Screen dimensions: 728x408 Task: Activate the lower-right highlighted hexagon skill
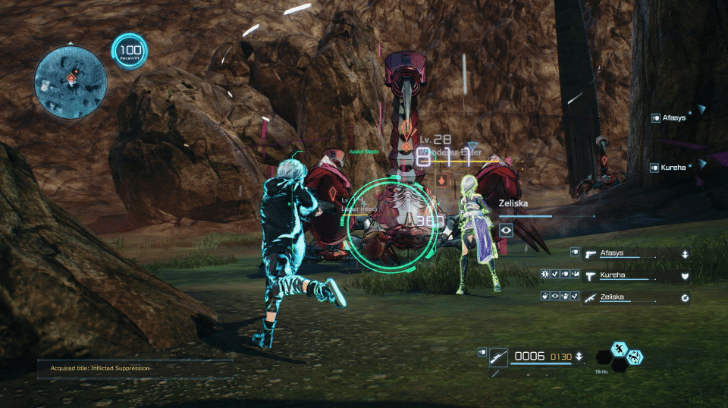[x=635, y=358]
